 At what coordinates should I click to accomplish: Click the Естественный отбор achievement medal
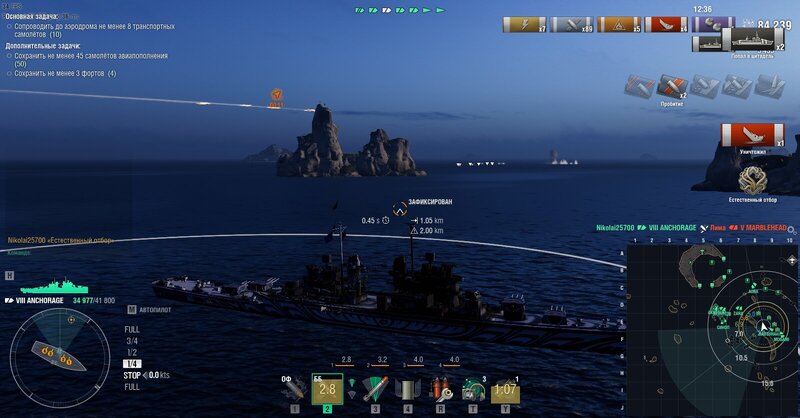pos(753,180)
